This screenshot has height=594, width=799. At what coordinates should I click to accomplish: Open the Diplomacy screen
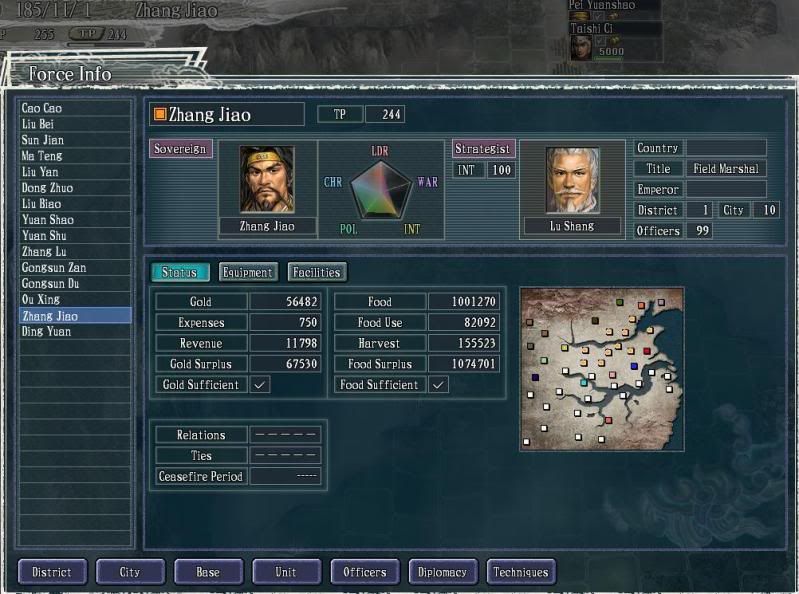tap(443, 572)
